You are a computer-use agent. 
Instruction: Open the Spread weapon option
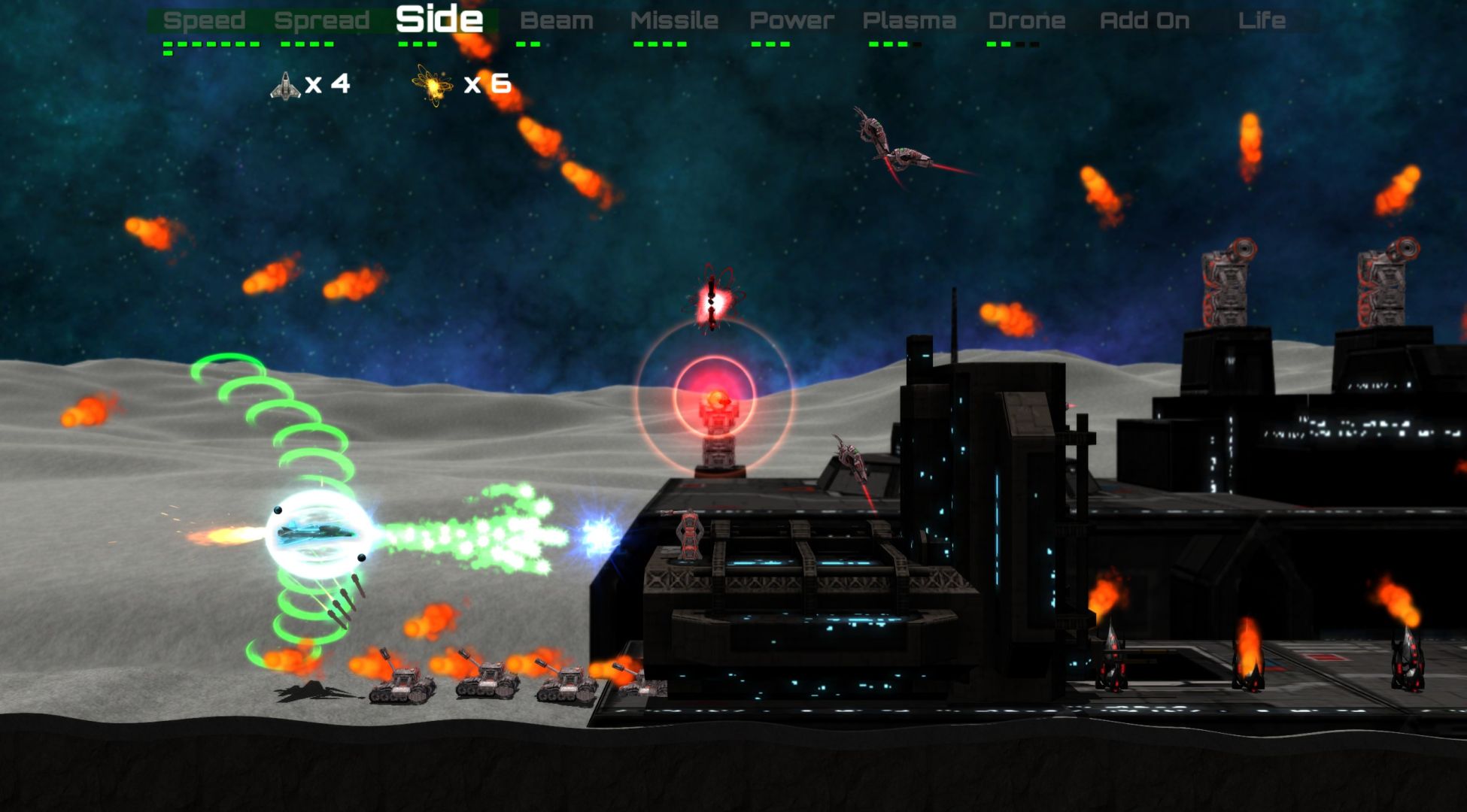point(322,20)
